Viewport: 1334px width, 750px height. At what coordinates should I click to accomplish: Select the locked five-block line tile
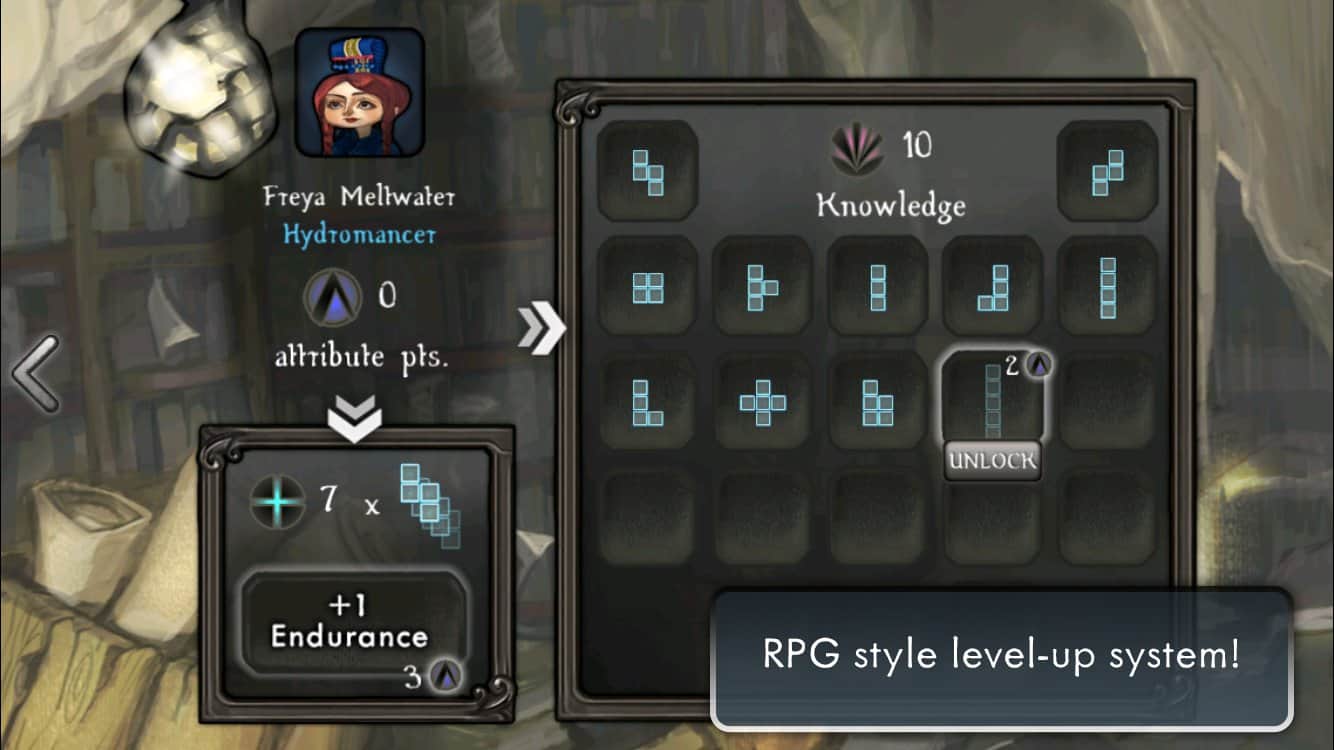[x=992, y=397]
